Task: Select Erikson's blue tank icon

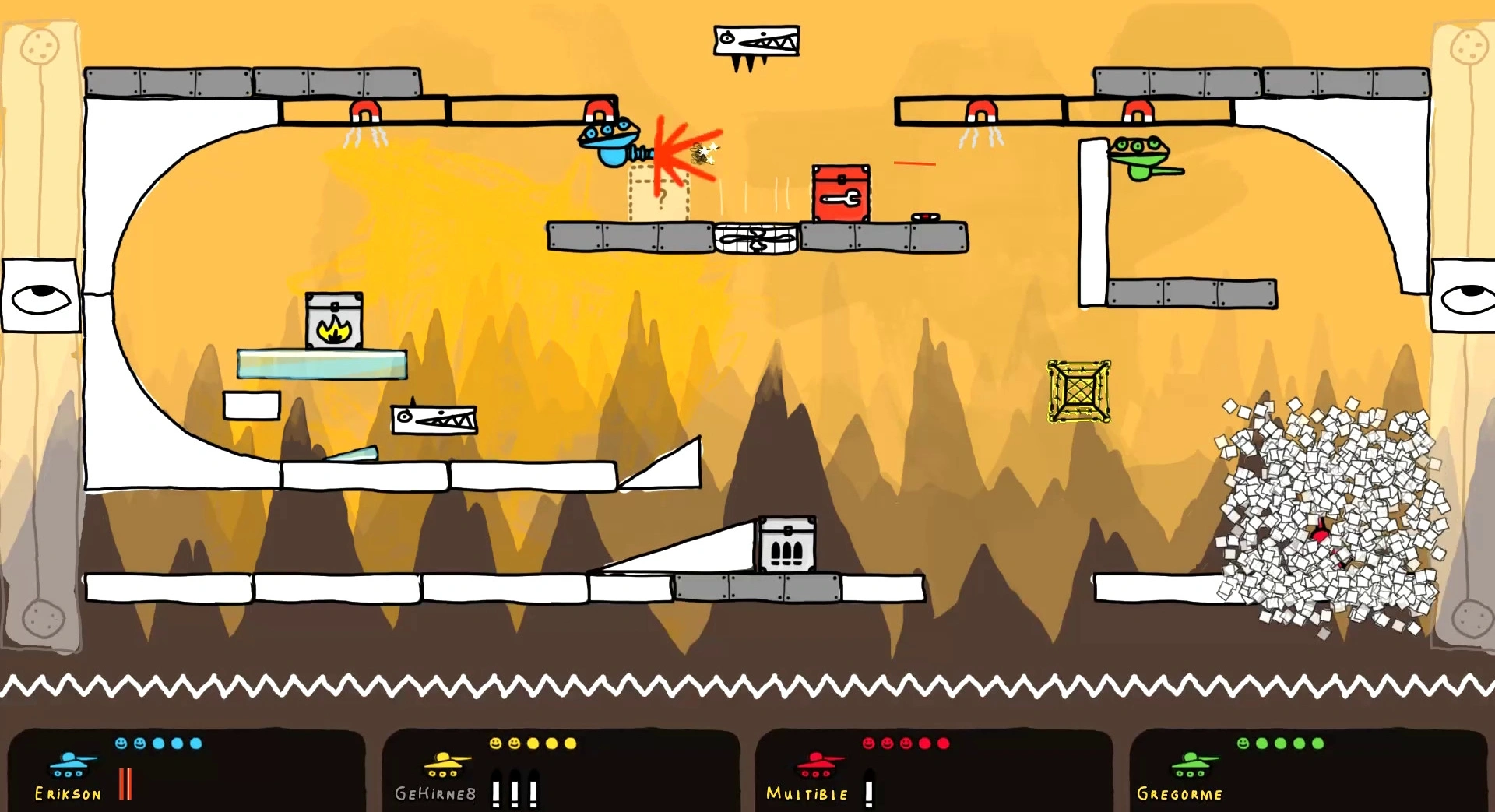Action: pyautogui.click(x=70, y=765)
